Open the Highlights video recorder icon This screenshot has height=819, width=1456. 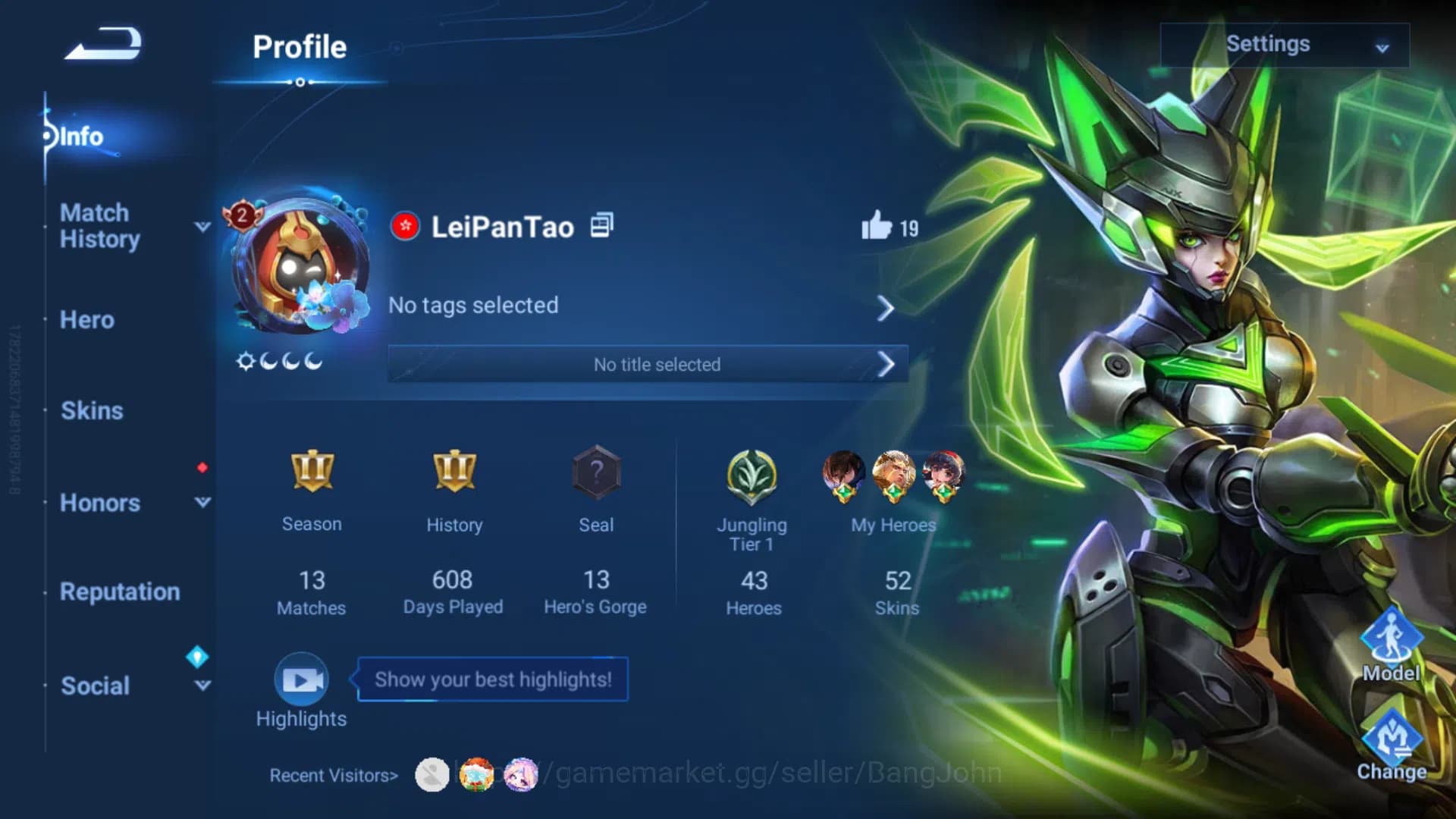[301, 681]
